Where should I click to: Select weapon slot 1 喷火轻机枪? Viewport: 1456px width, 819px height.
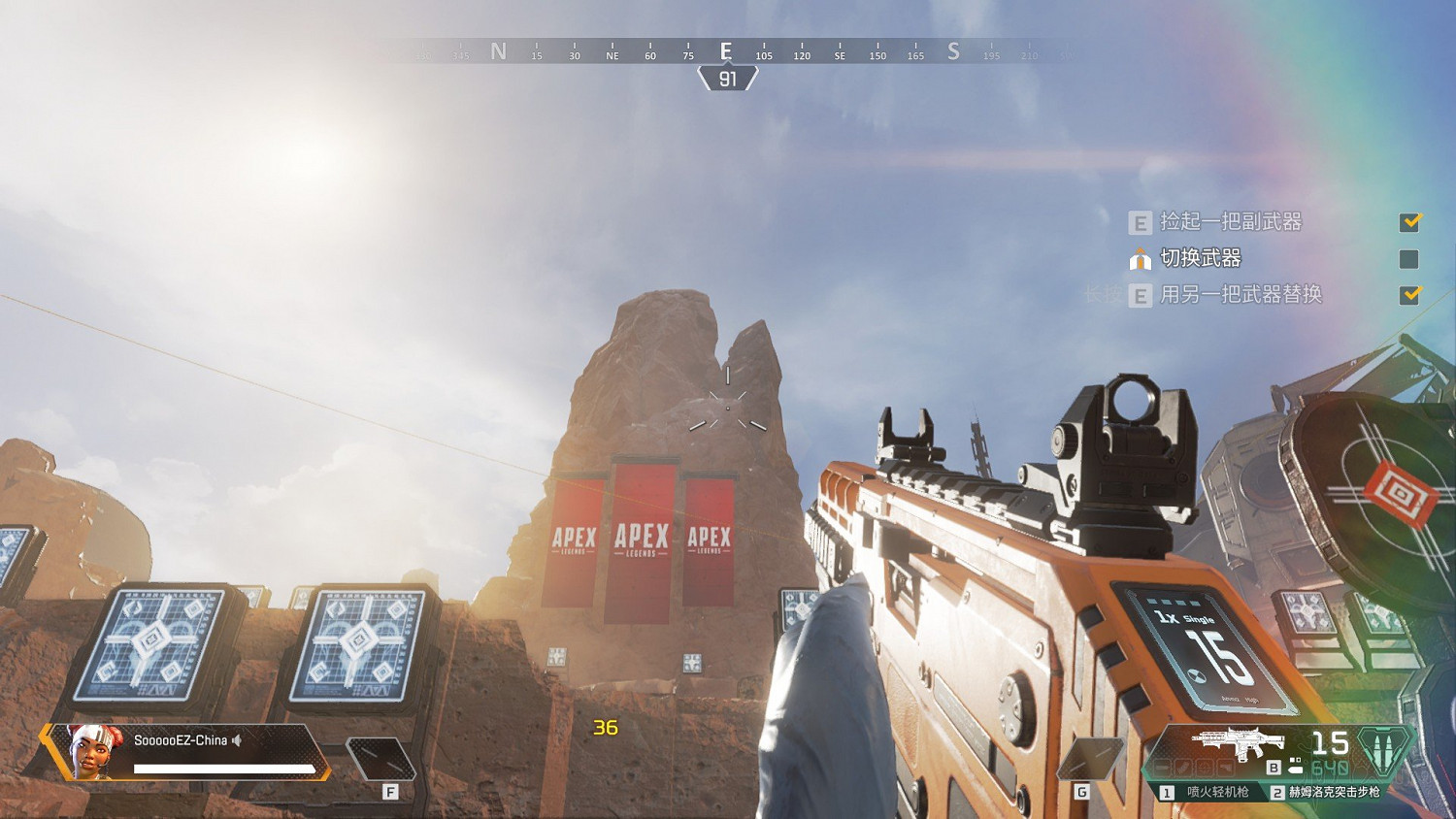[x=1209, y=792]
